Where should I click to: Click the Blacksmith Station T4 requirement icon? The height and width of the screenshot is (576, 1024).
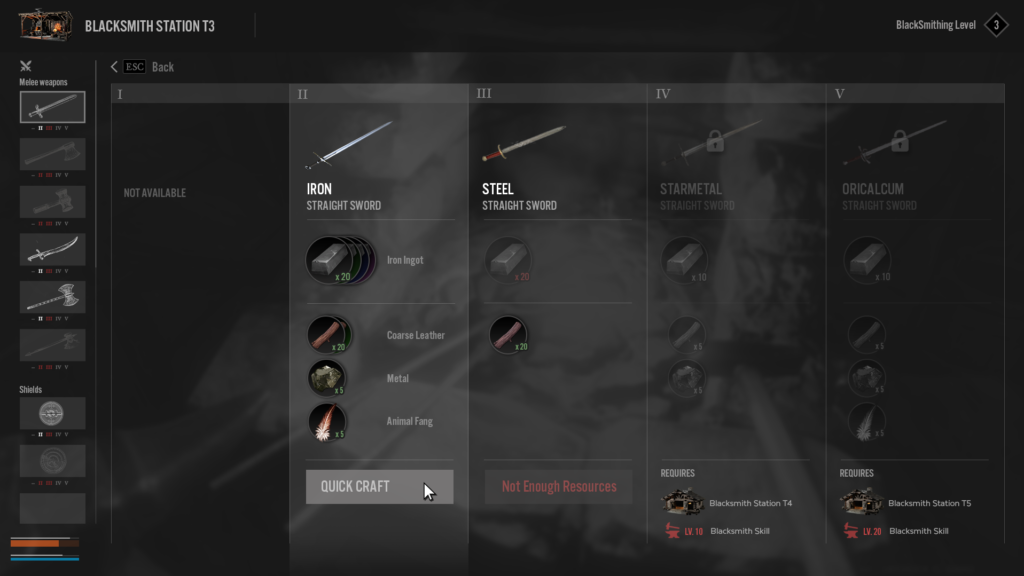pos(681,503)
